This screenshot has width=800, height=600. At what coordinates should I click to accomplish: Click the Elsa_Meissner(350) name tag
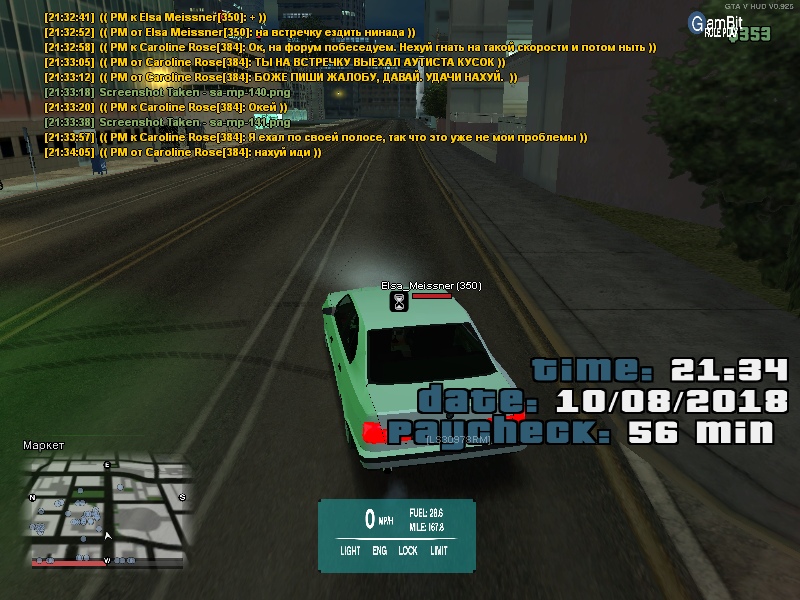[x=431, y=286]
